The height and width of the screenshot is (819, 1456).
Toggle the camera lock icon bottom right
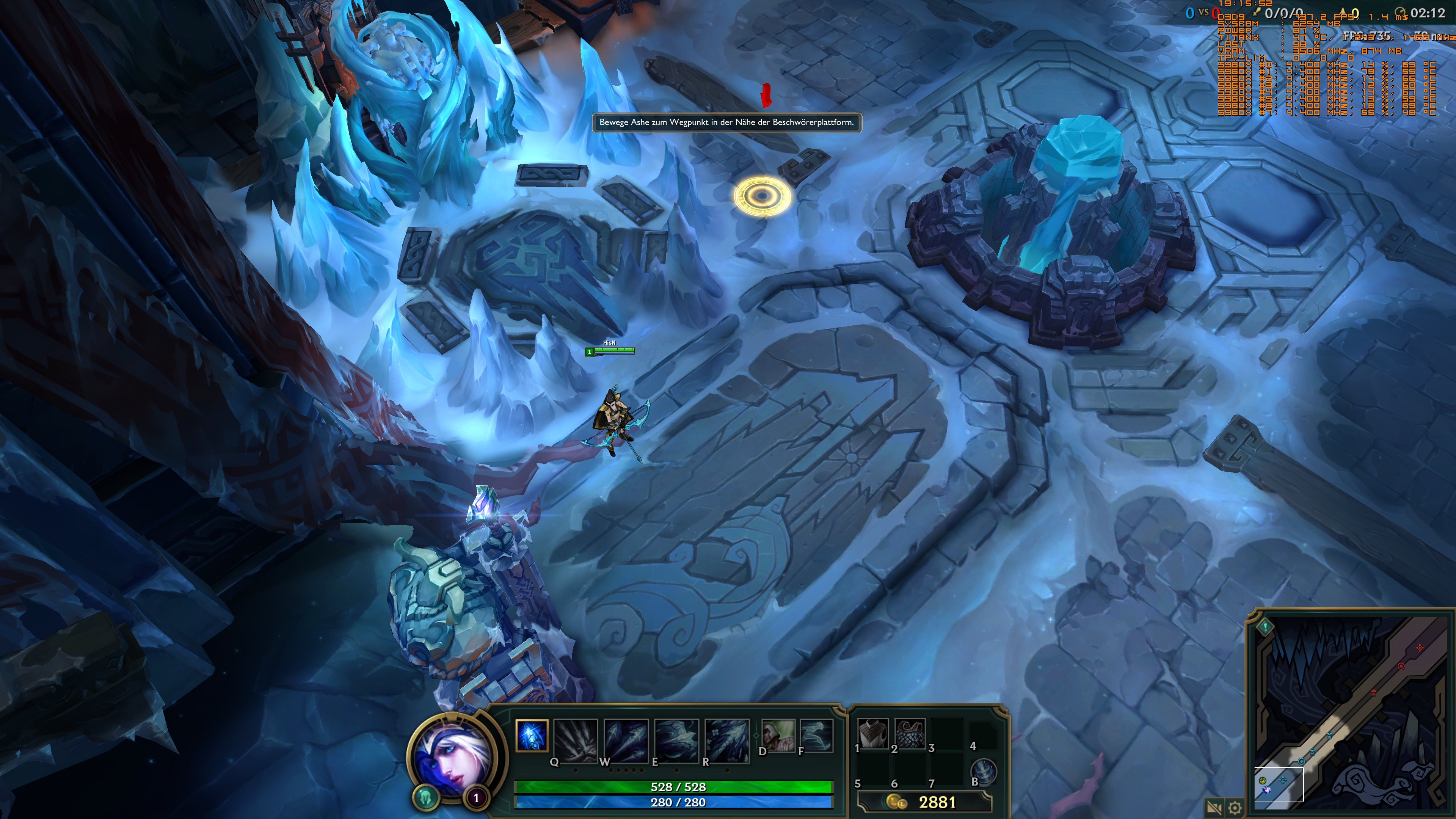pos(1214,807)
